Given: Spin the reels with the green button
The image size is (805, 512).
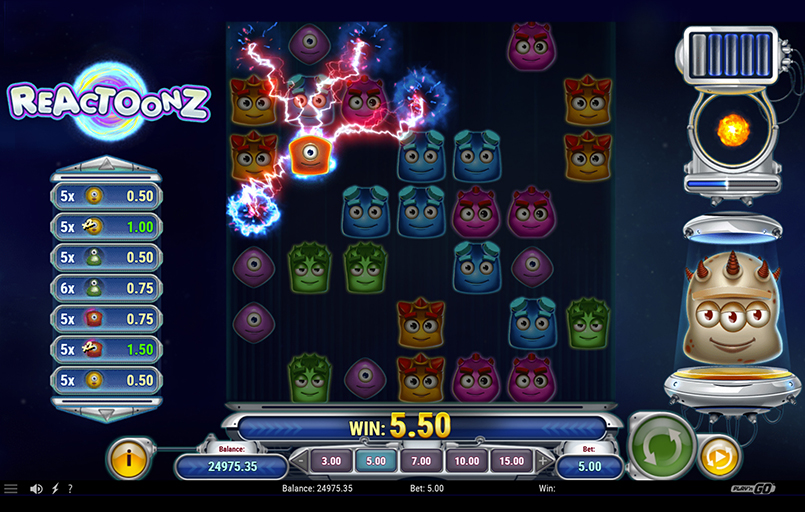Looking at the screenshot, I should coord(661,445).
